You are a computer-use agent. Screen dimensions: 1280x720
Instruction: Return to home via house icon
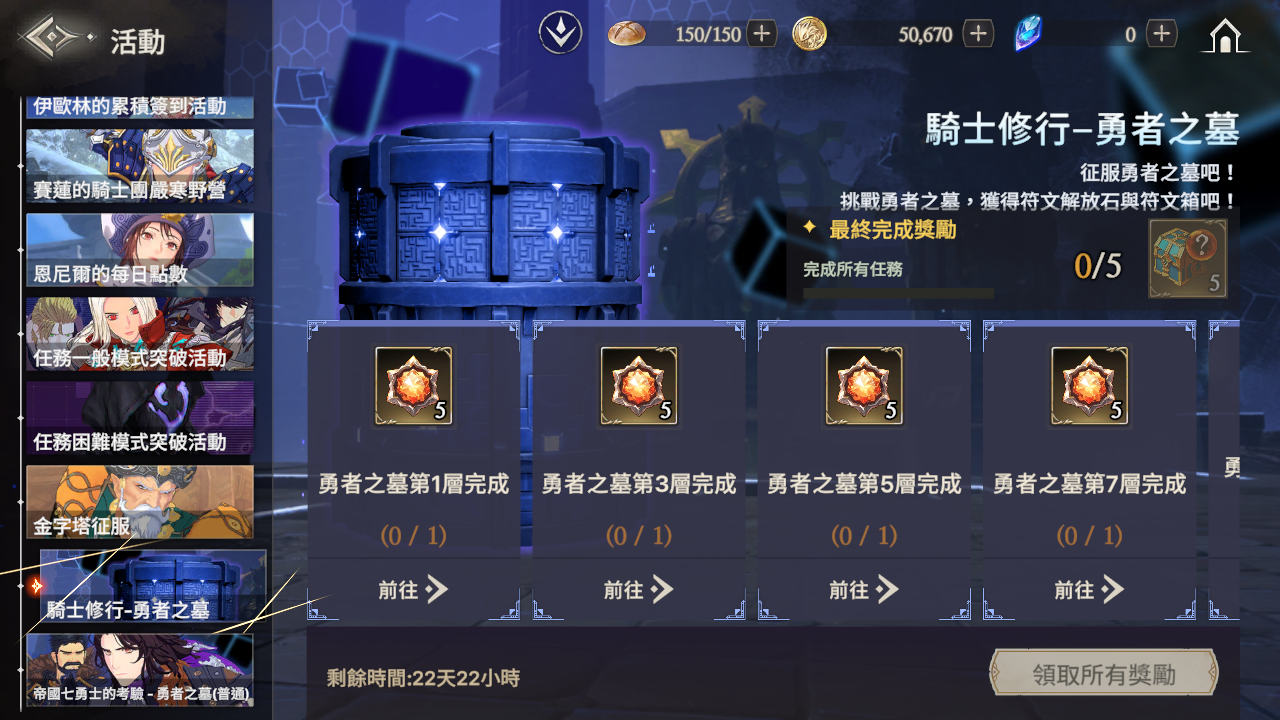pyautogui.click(x=1224, y=36)
